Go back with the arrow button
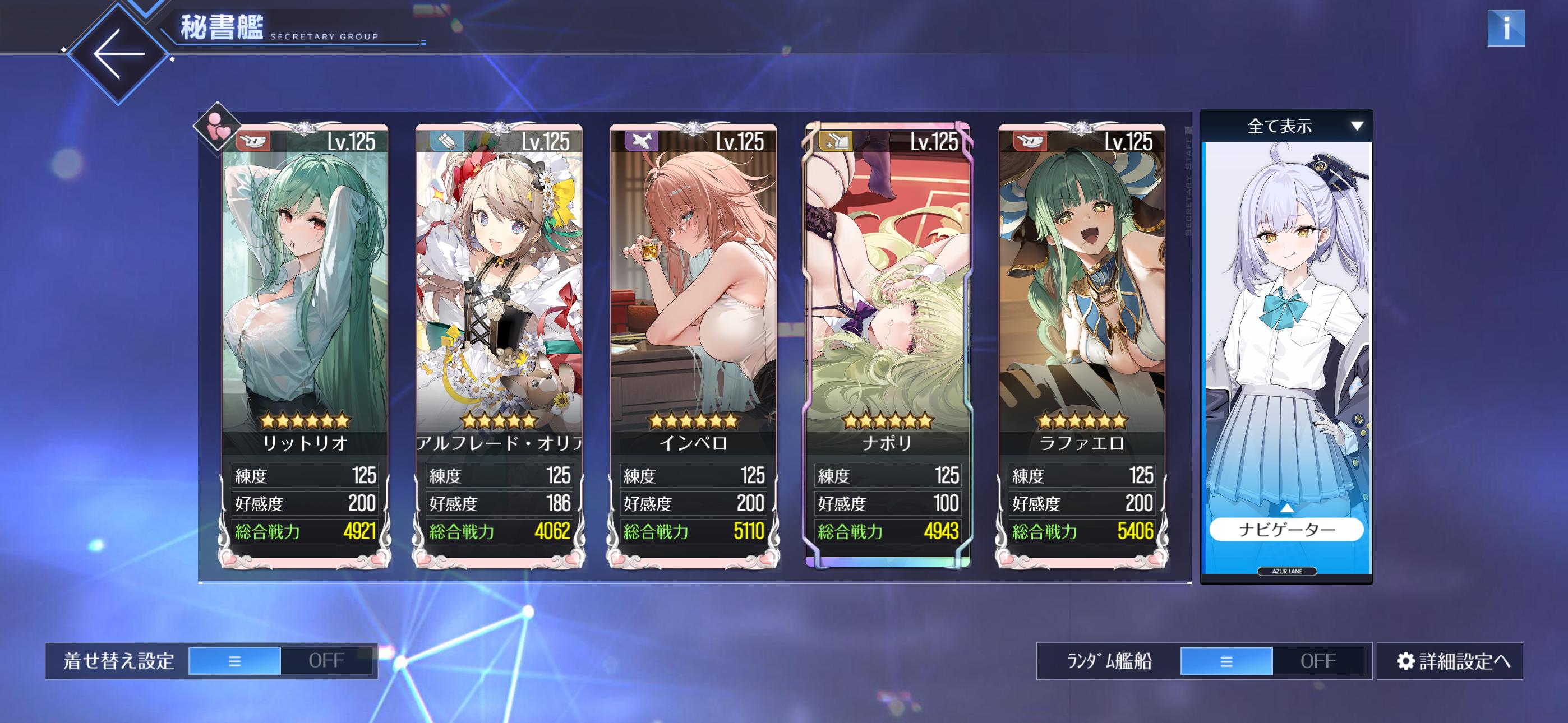Image resolution: width=1568 pixels, height=723 pixels. (x=117, y=54)
